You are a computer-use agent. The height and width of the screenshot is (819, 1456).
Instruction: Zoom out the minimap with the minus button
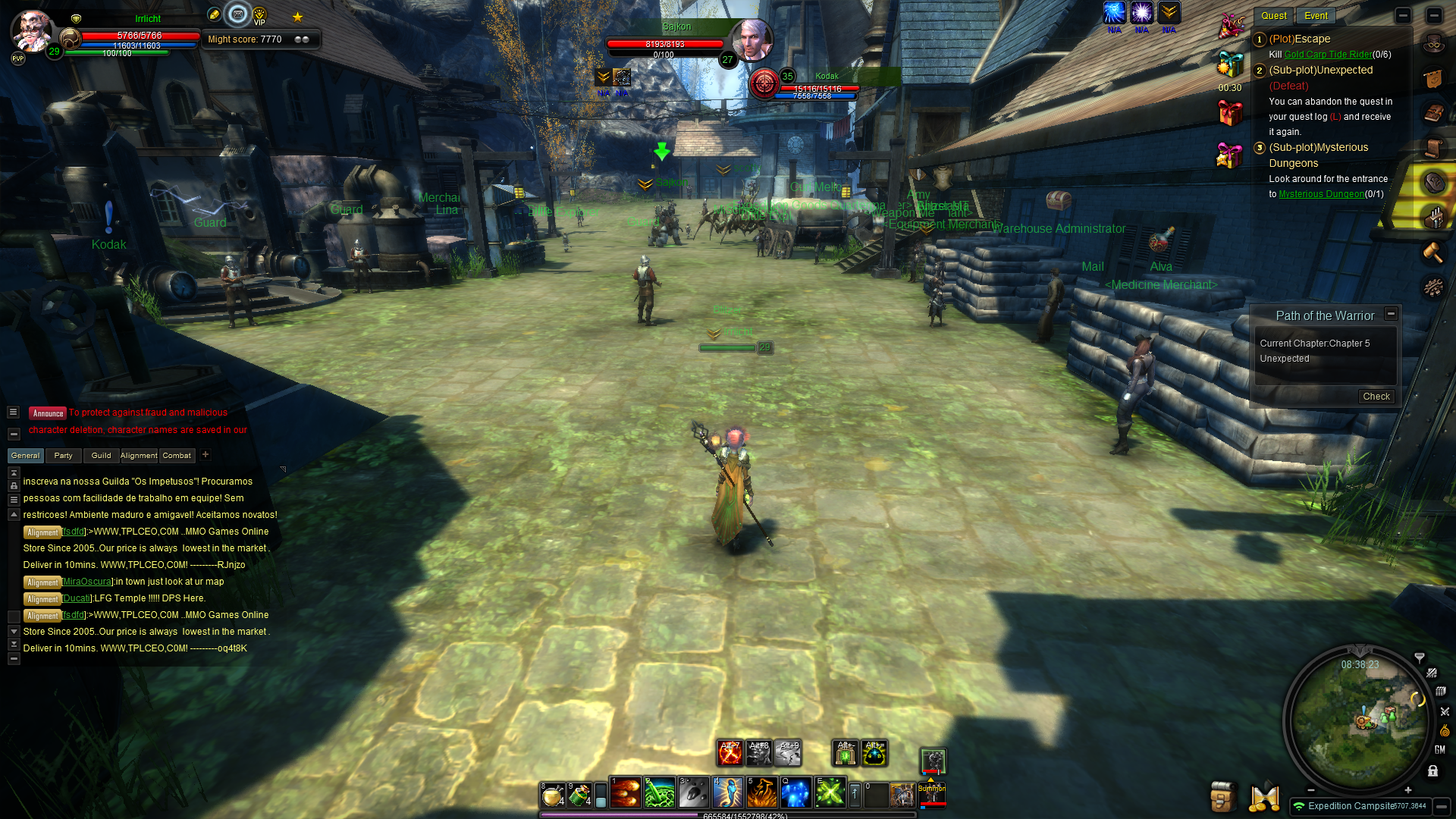coord(1310,790)
